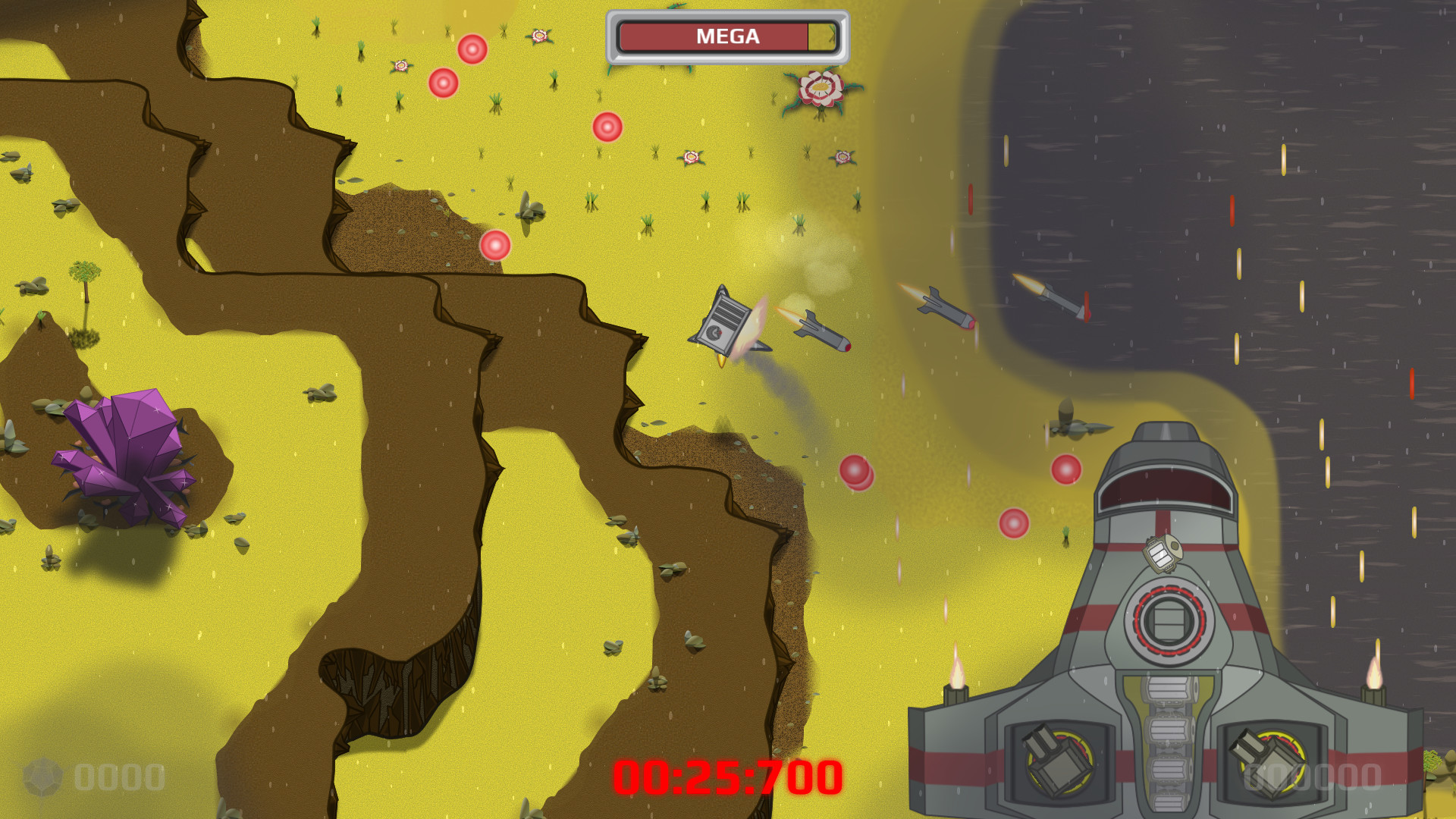The image size is (1456, 819).
Task: Select the small flower enemy near the timer bar
Action: point(538,35)
